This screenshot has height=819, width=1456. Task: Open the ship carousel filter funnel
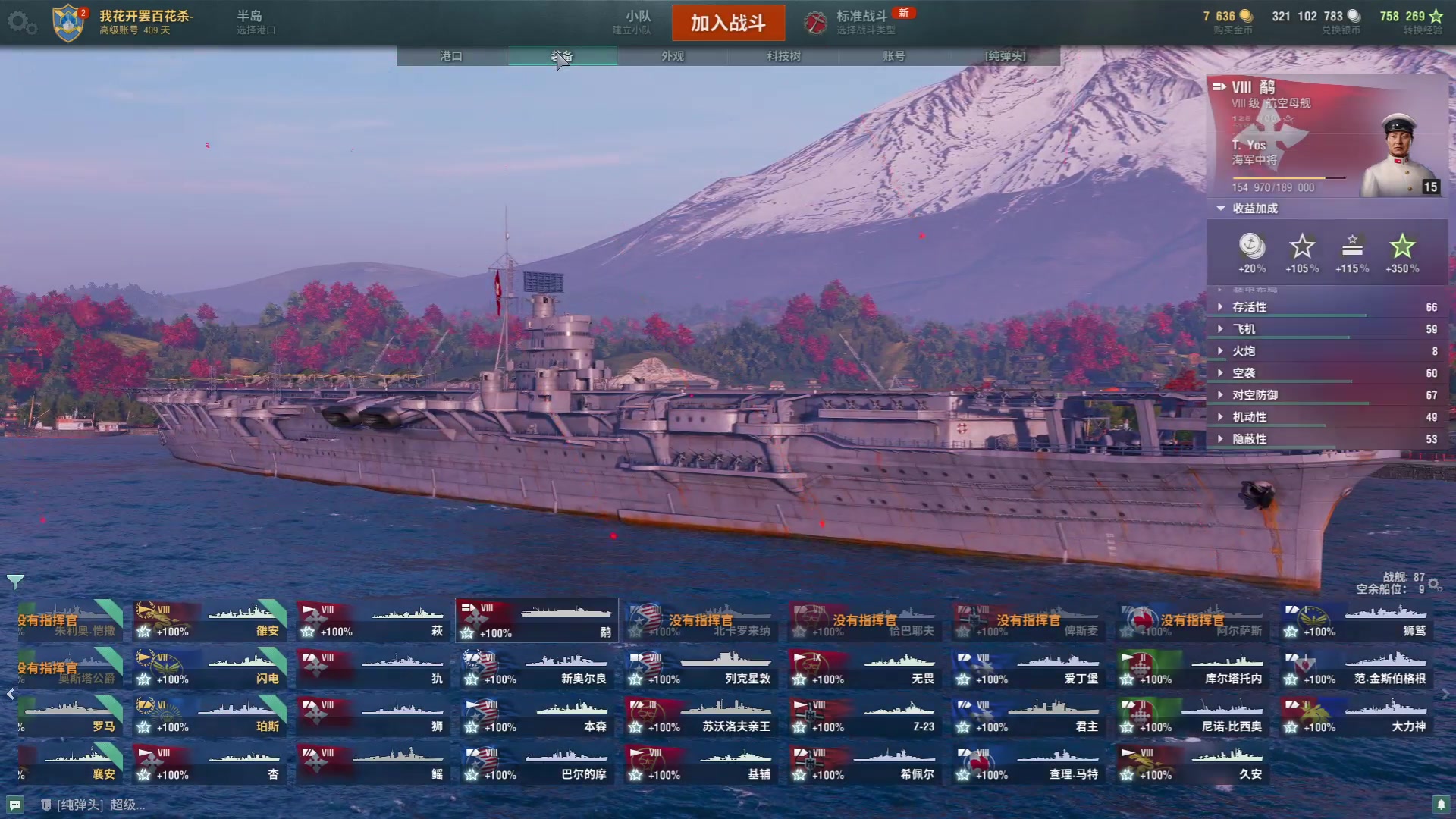15,582
